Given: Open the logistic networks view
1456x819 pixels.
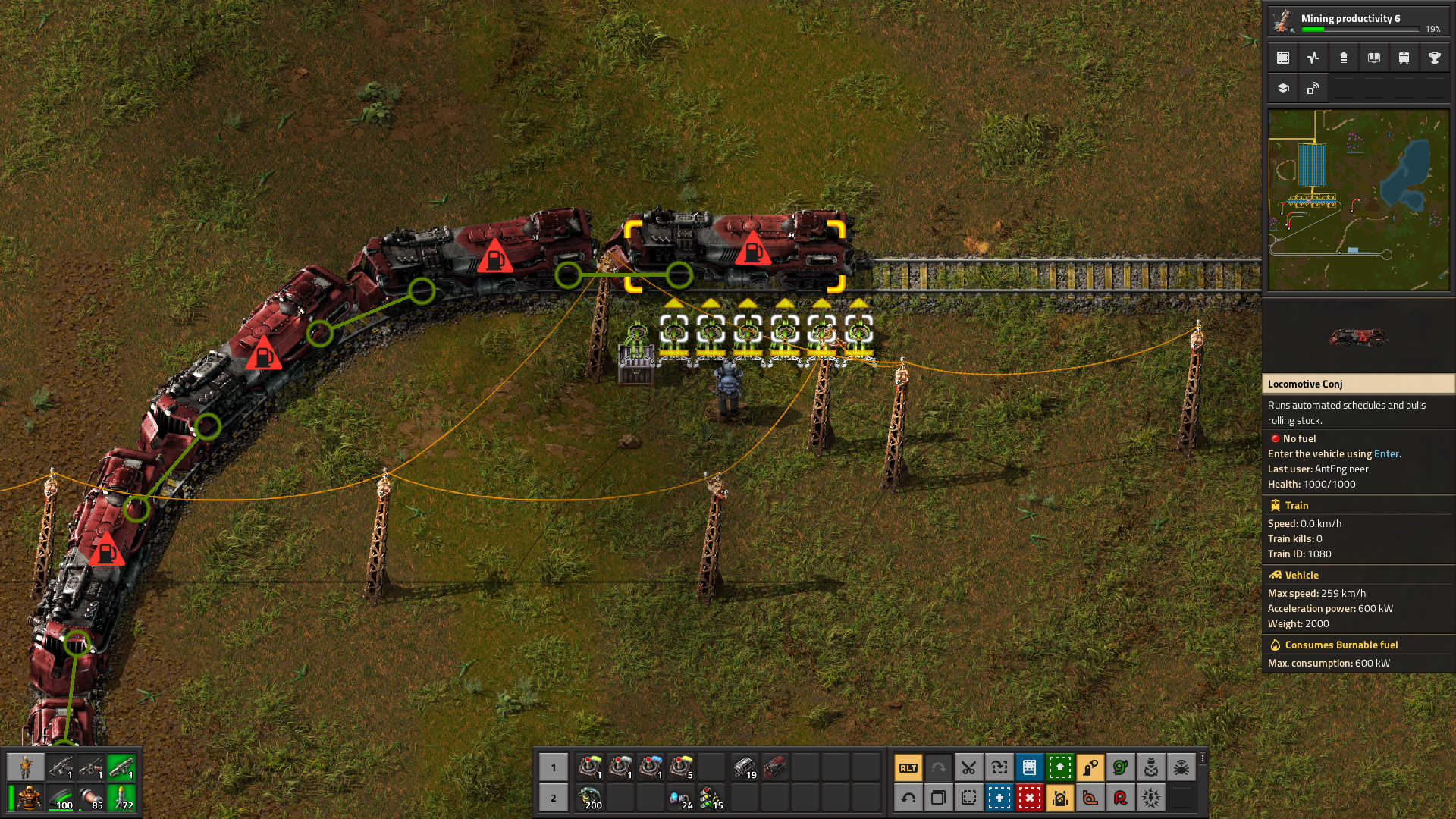Looking at the screenshot, I should tap(1313, 88).
